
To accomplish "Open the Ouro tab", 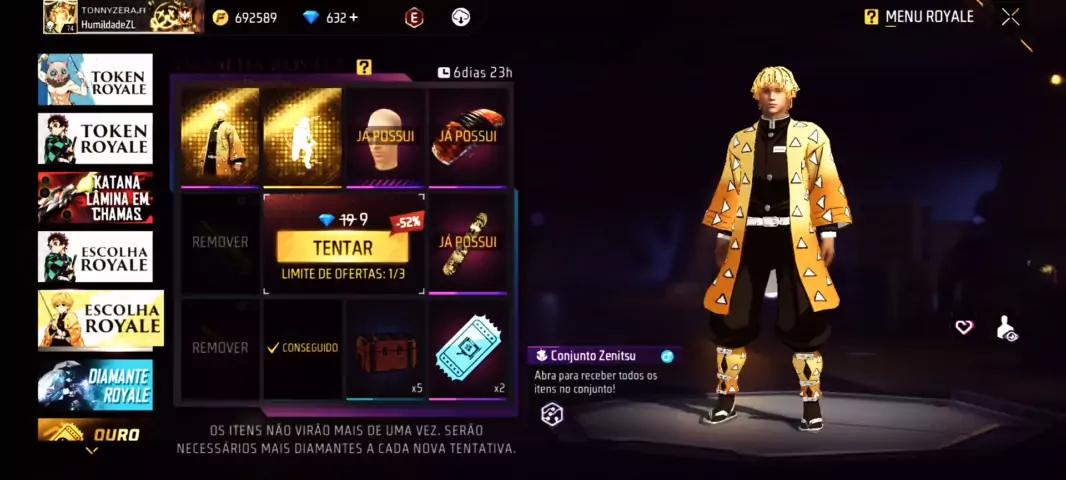I will [96, 432].
